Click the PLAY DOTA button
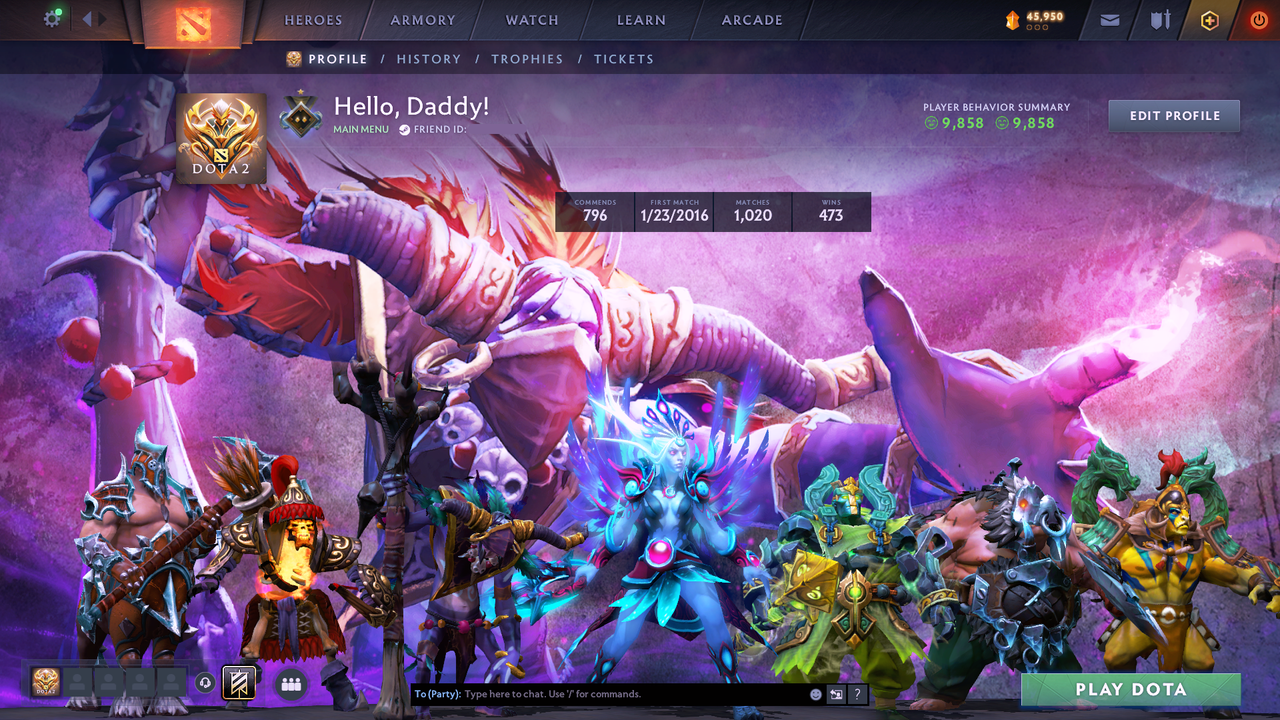This screenshot has height=720, width=1280. (x=1130, y=689)
